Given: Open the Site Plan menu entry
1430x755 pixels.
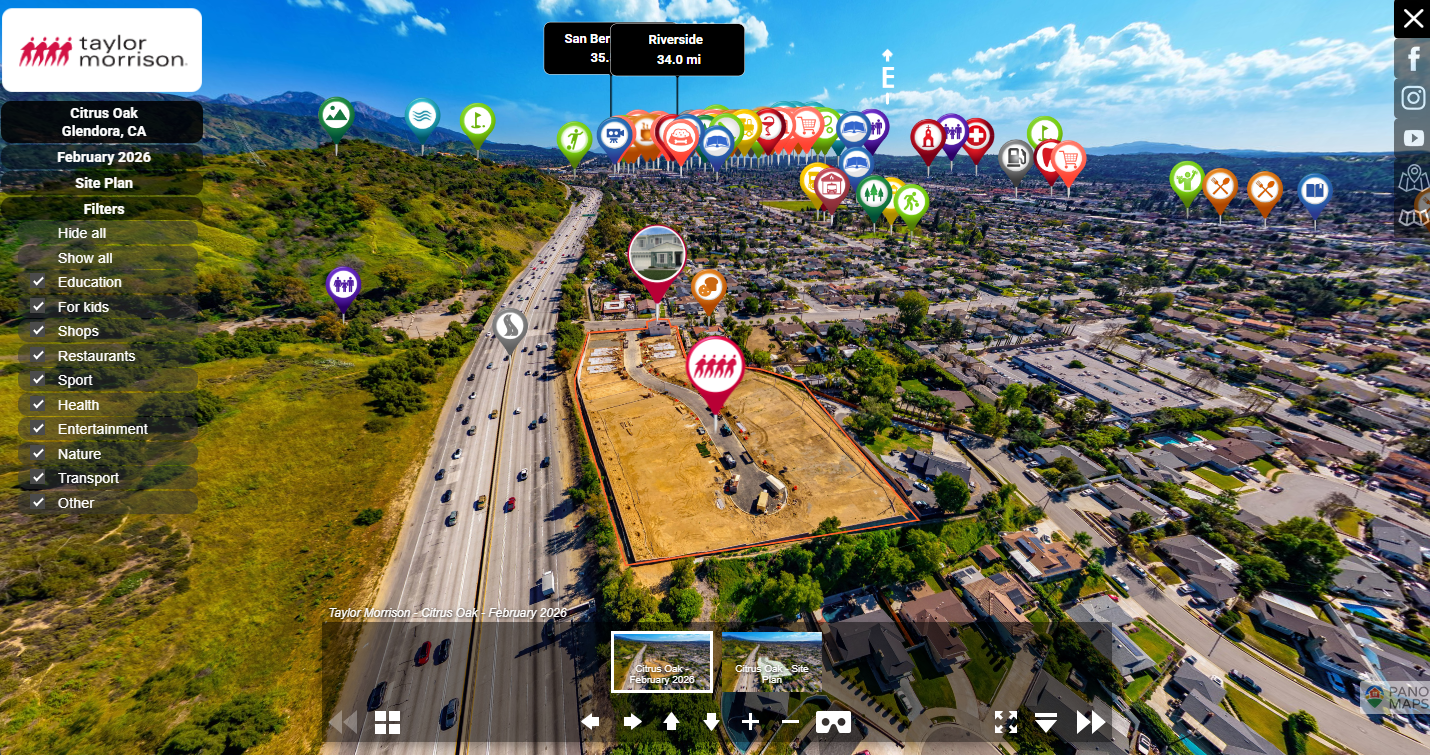Looking at the screenshot, I should (103, 183).
